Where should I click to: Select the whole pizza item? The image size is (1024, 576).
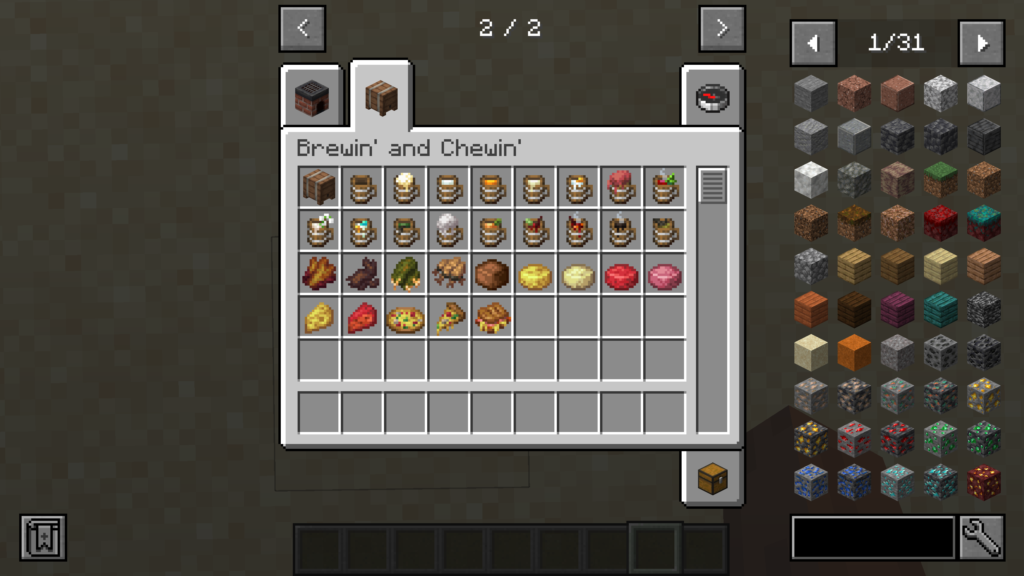tap(405, 319)
